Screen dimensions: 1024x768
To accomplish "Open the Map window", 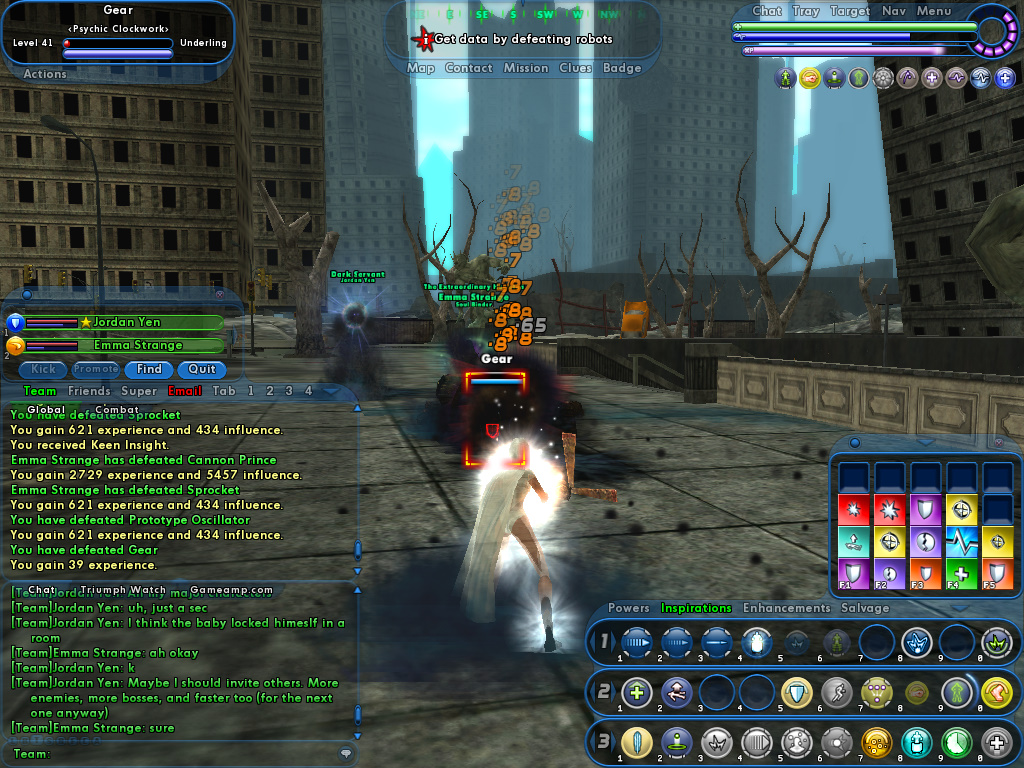I will click(420, 68).
